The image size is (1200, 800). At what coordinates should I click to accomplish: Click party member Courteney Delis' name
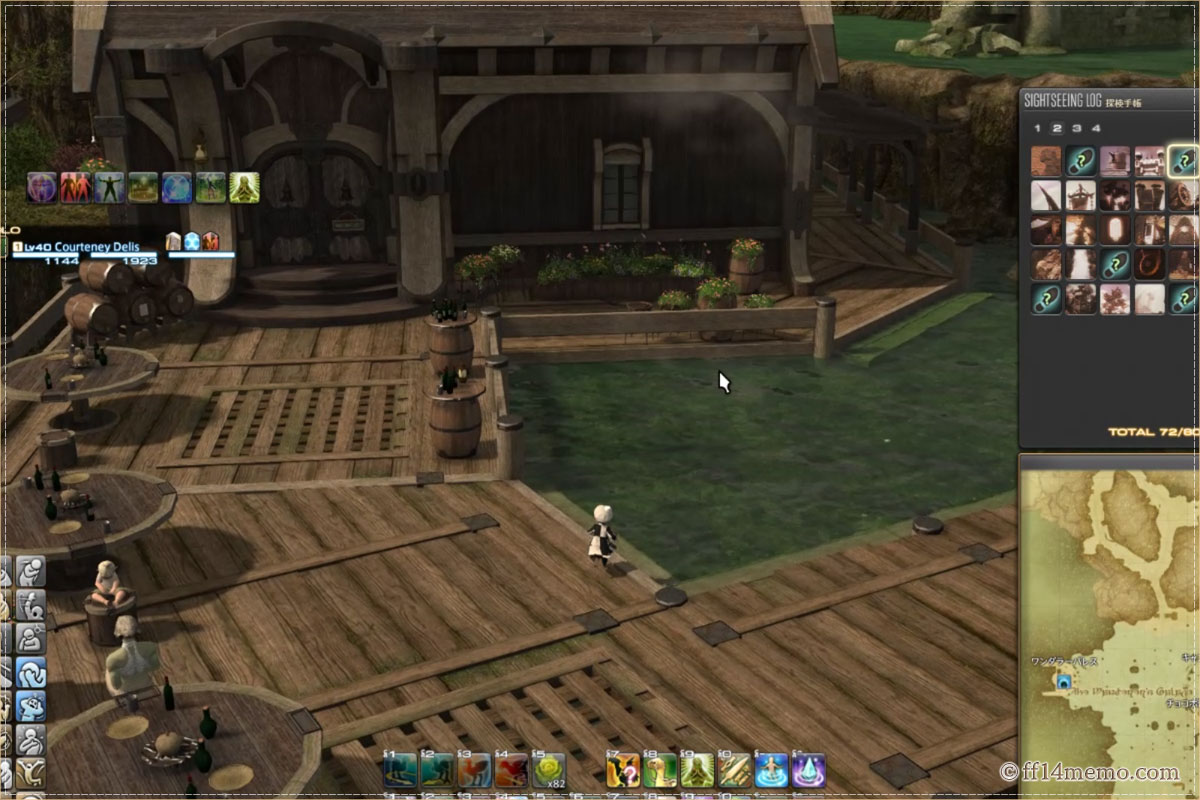[x=96, y=246]
